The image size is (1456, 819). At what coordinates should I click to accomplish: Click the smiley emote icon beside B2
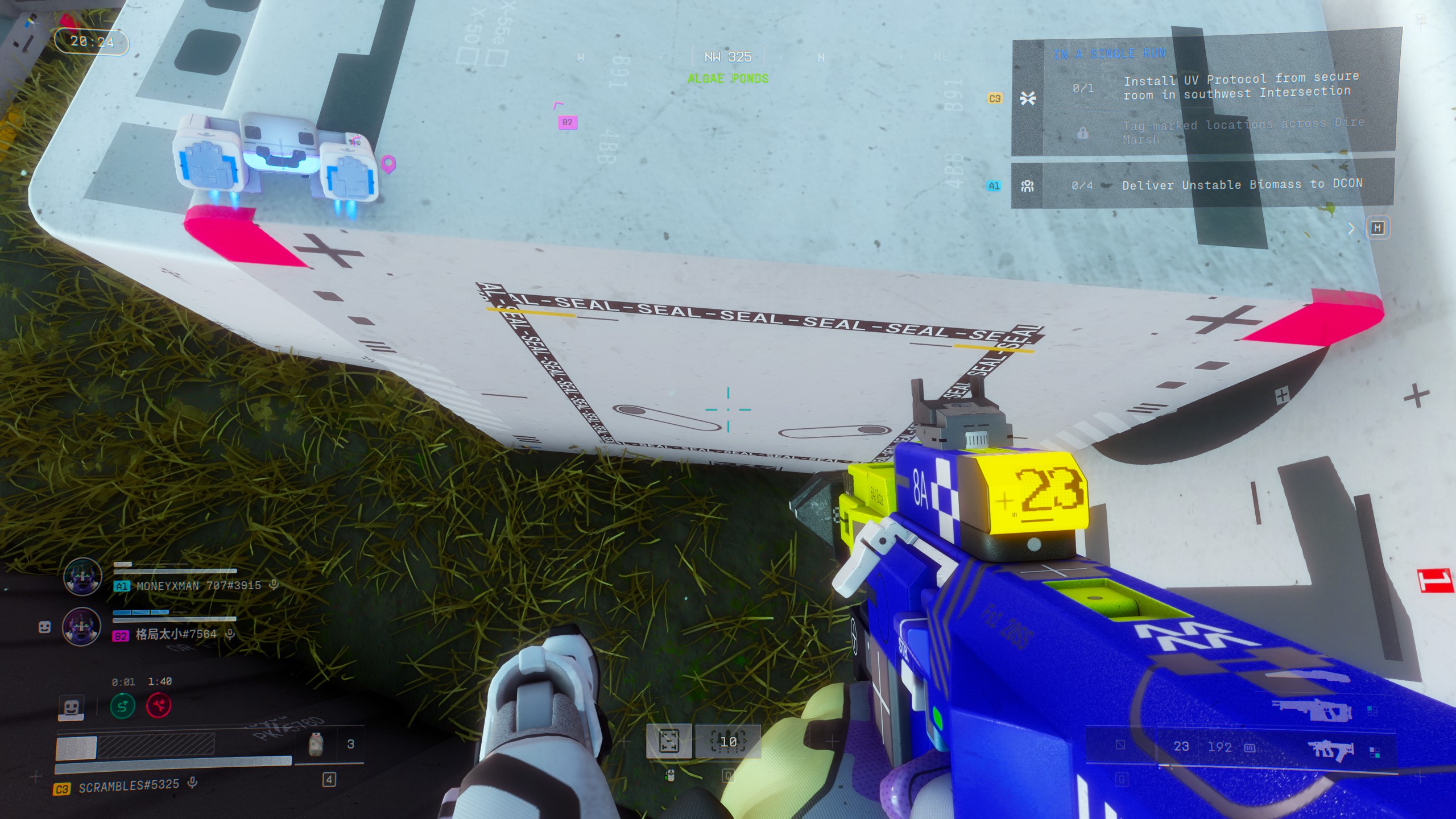tap(44, 627)
